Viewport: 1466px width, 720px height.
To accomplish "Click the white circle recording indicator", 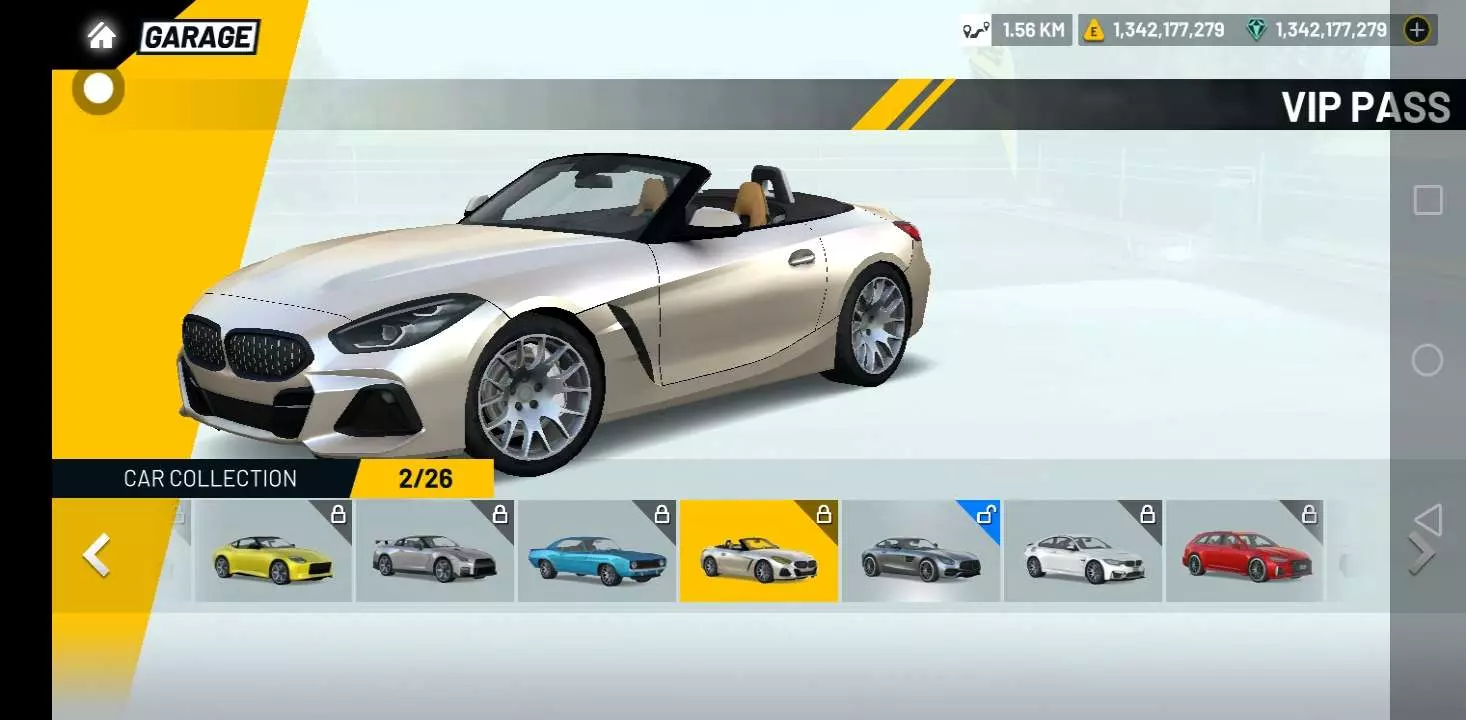I will 98,89.
